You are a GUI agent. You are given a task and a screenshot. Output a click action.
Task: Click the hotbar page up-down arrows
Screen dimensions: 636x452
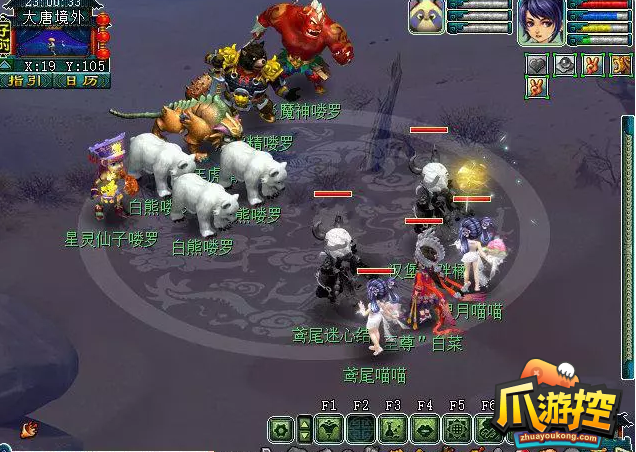click(x=304, y=429)
